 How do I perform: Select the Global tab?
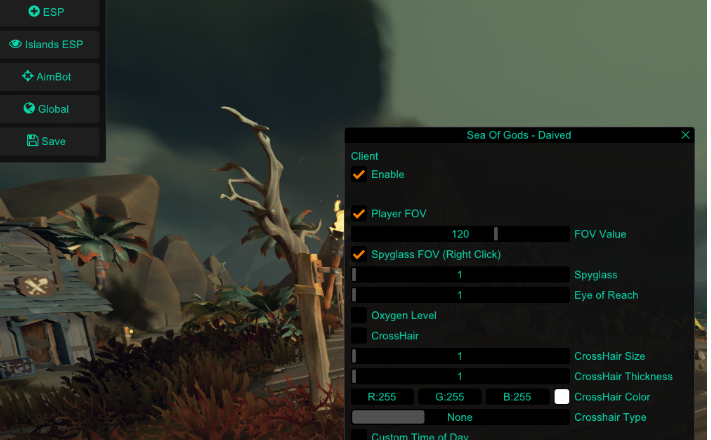46,109
